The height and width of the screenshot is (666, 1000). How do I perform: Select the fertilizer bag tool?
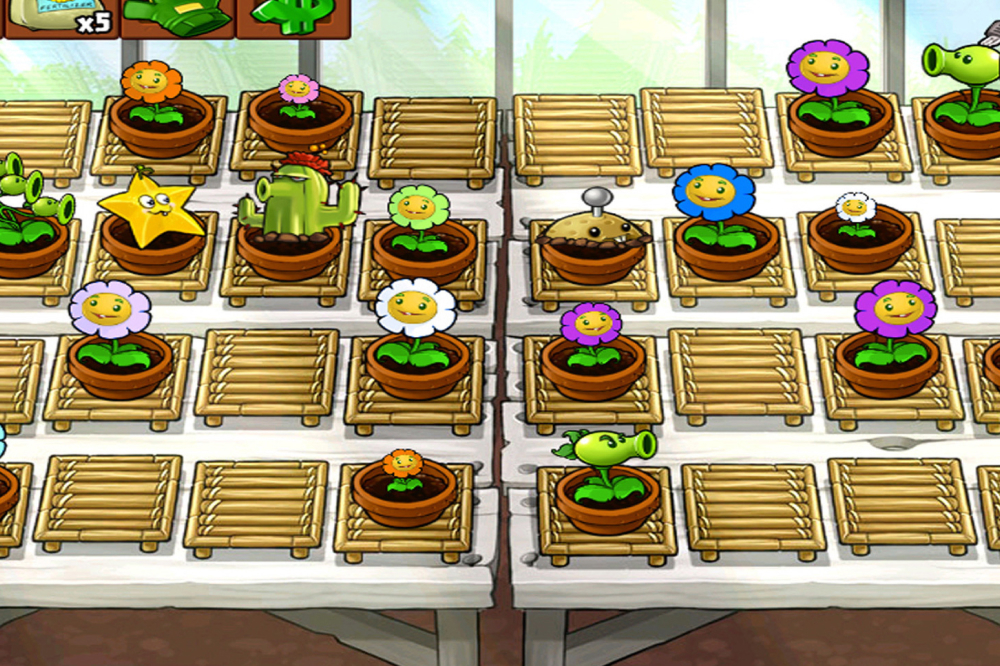coord(60,17)
